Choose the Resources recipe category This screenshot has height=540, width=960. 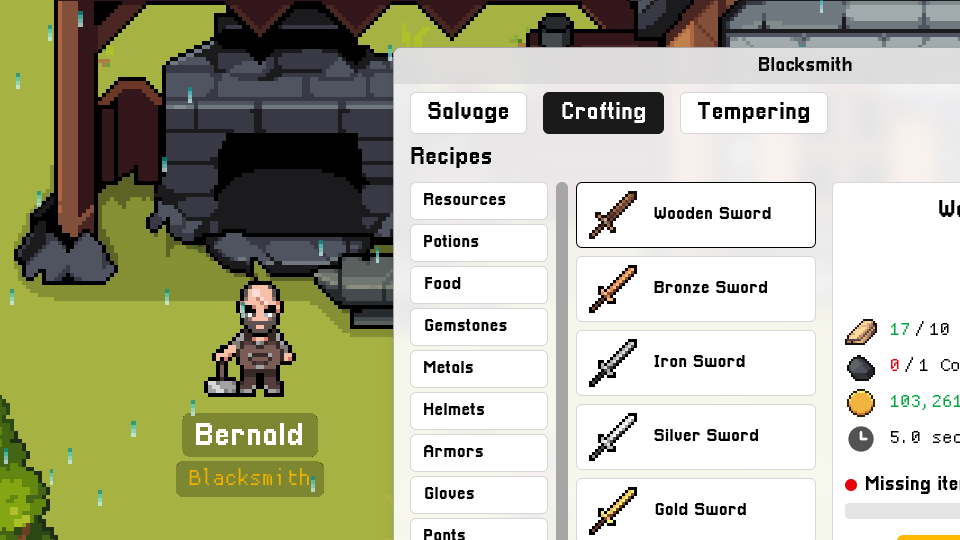coord(478,200)
